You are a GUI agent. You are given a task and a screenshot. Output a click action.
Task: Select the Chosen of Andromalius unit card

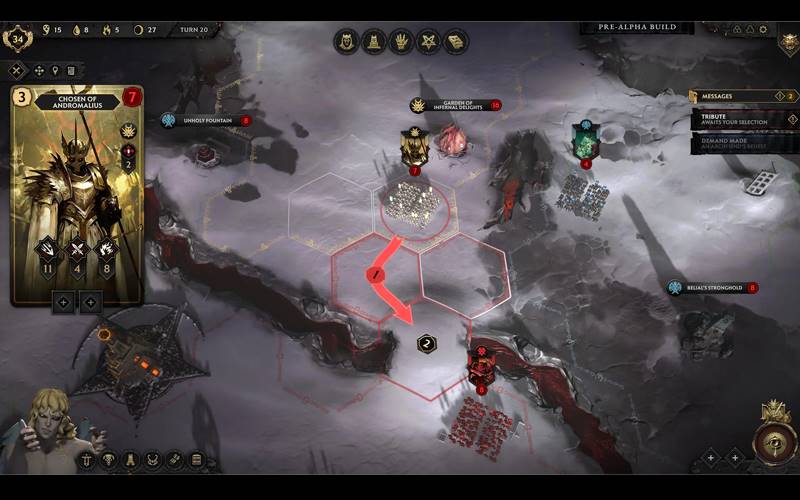tap(76, 195)
